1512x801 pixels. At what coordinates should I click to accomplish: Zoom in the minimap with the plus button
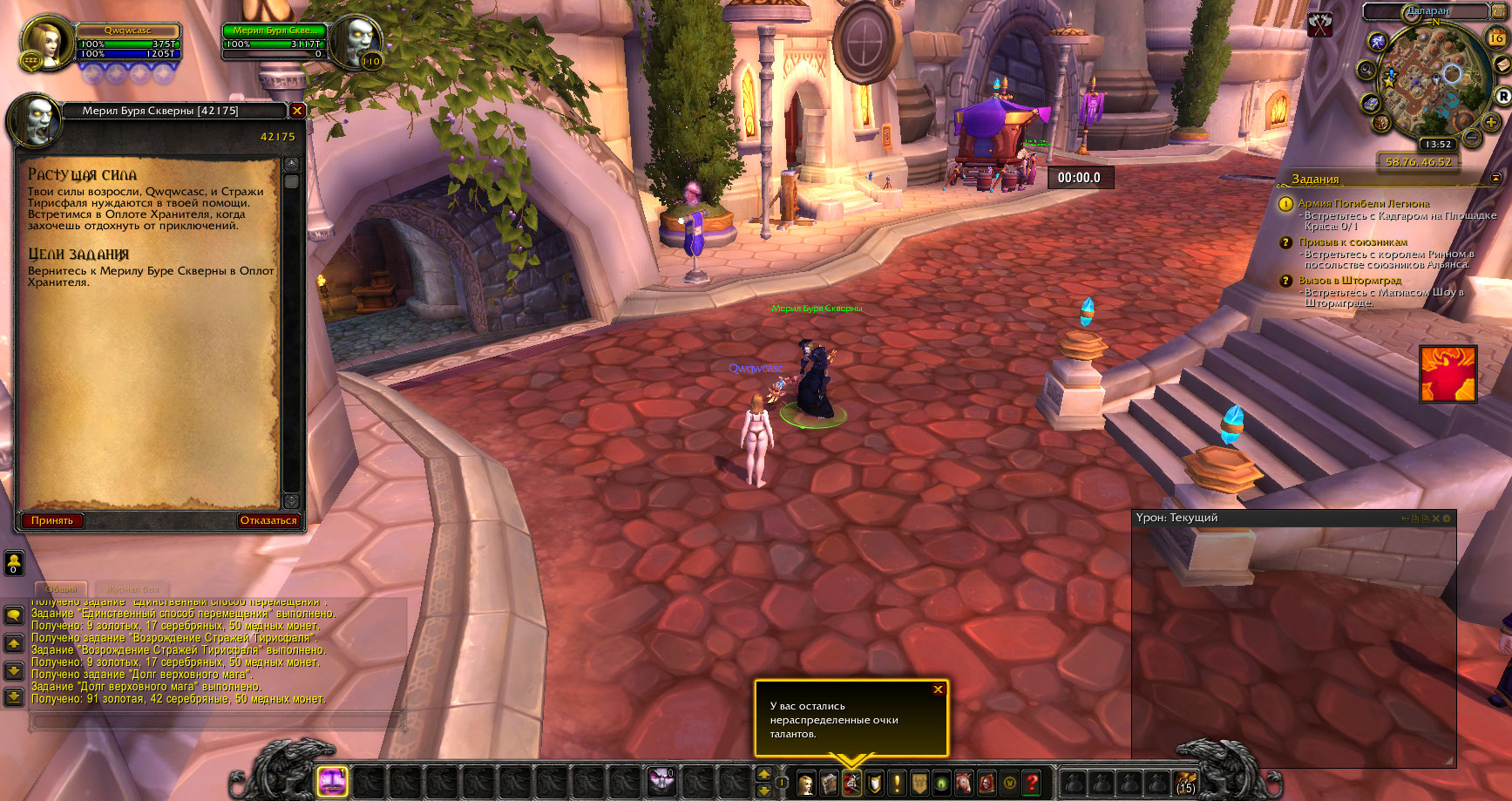point(1491,124)
